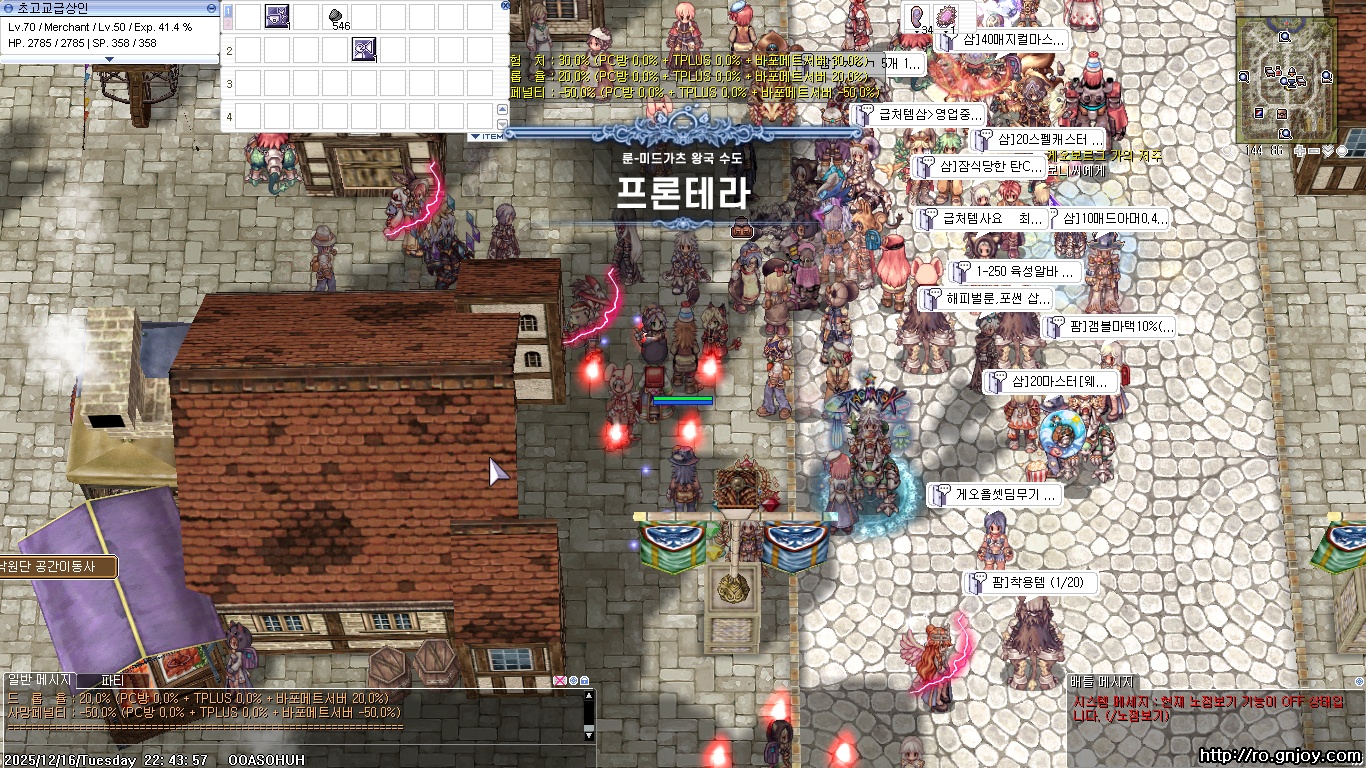This screenshot has width=1366, height=768.
Task: Click the circle icon beside minimap chevrons
Action: 1342,150
